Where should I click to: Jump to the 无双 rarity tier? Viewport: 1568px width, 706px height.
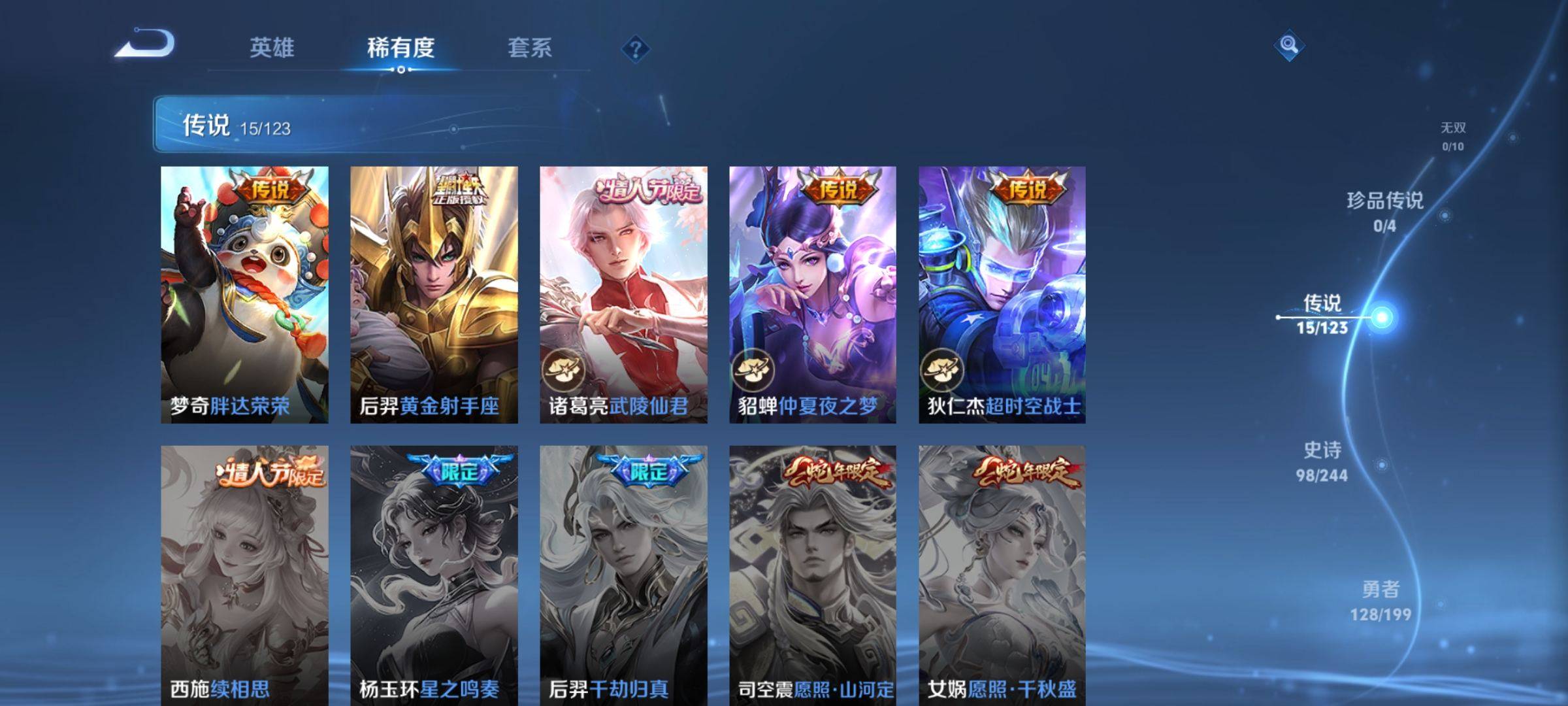pyautogui.click(x=1453, y=136)
